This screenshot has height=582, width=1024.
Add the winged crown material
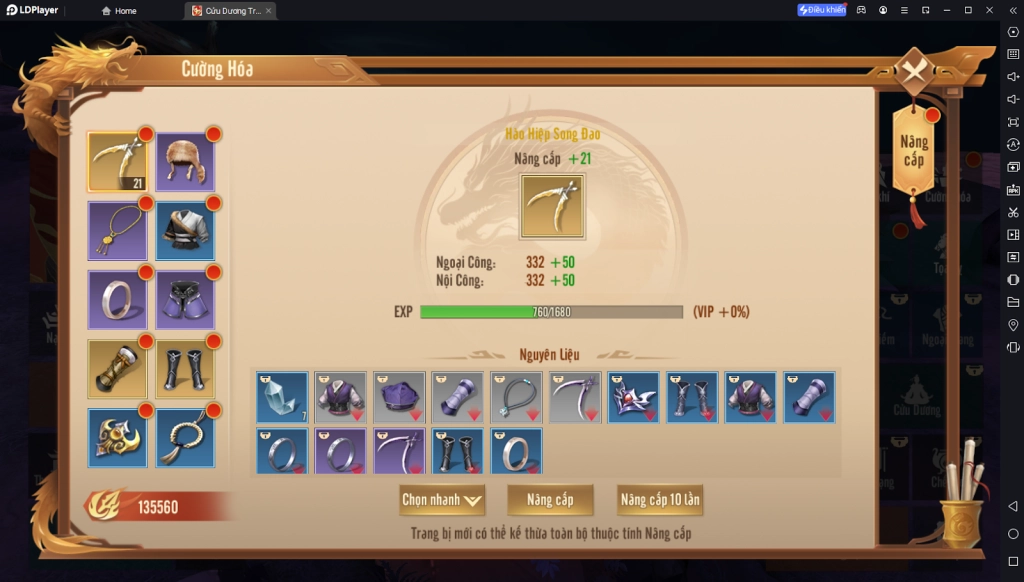tap(634, 397)
